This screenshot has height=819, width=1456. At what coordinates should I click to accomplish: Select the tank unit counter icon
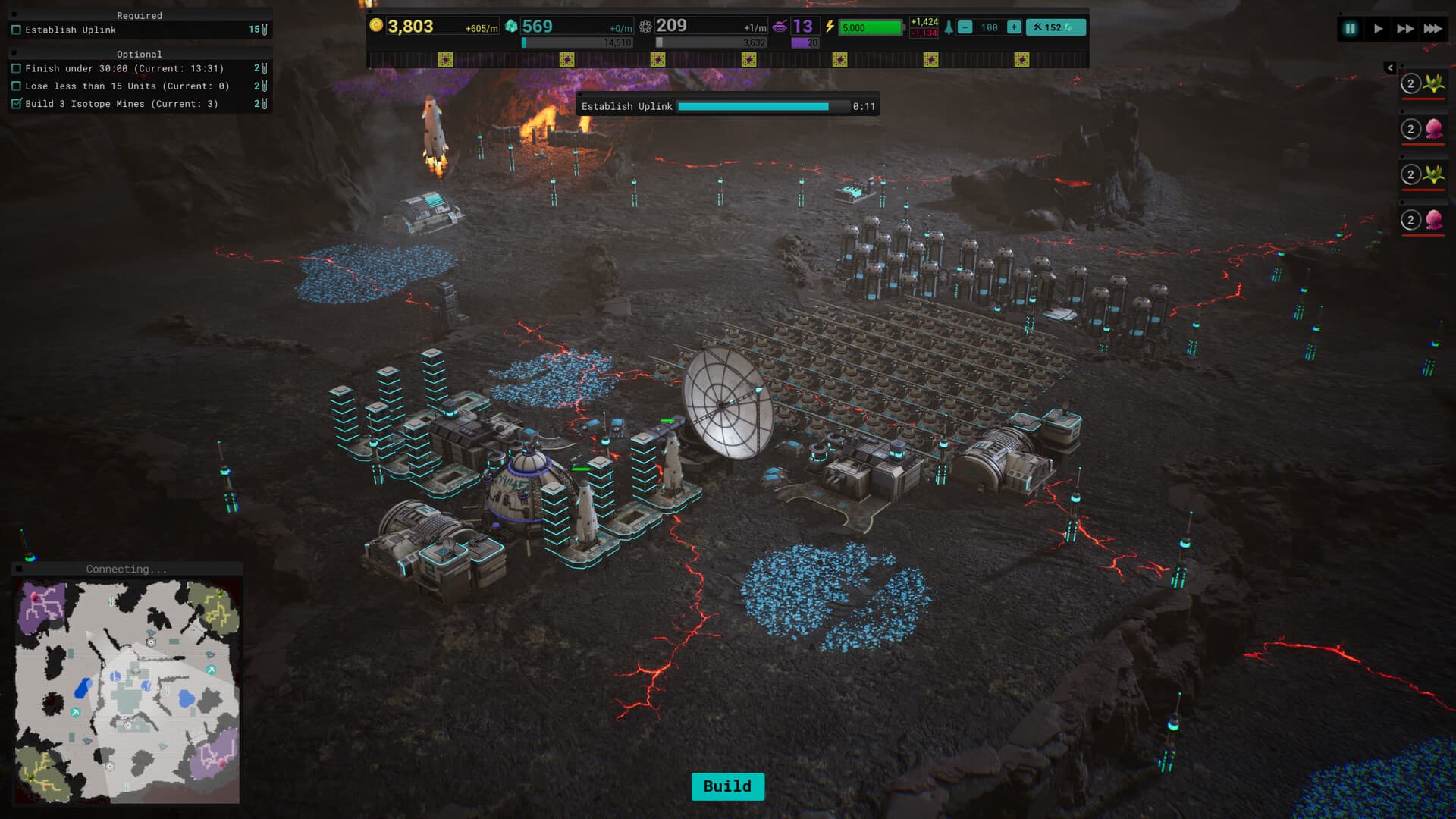point(781,25)
